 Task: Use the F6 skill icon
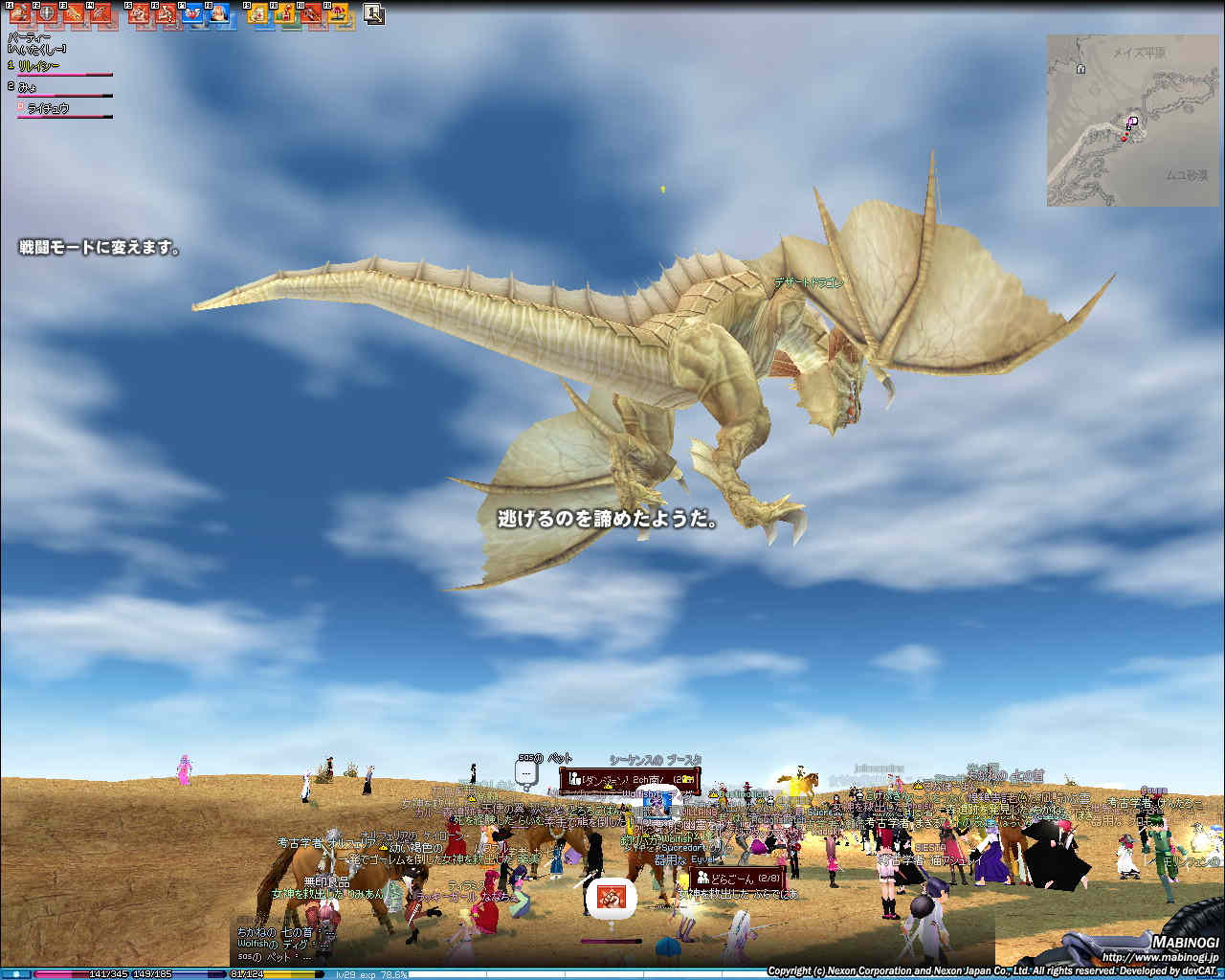[x=165, y=13]
